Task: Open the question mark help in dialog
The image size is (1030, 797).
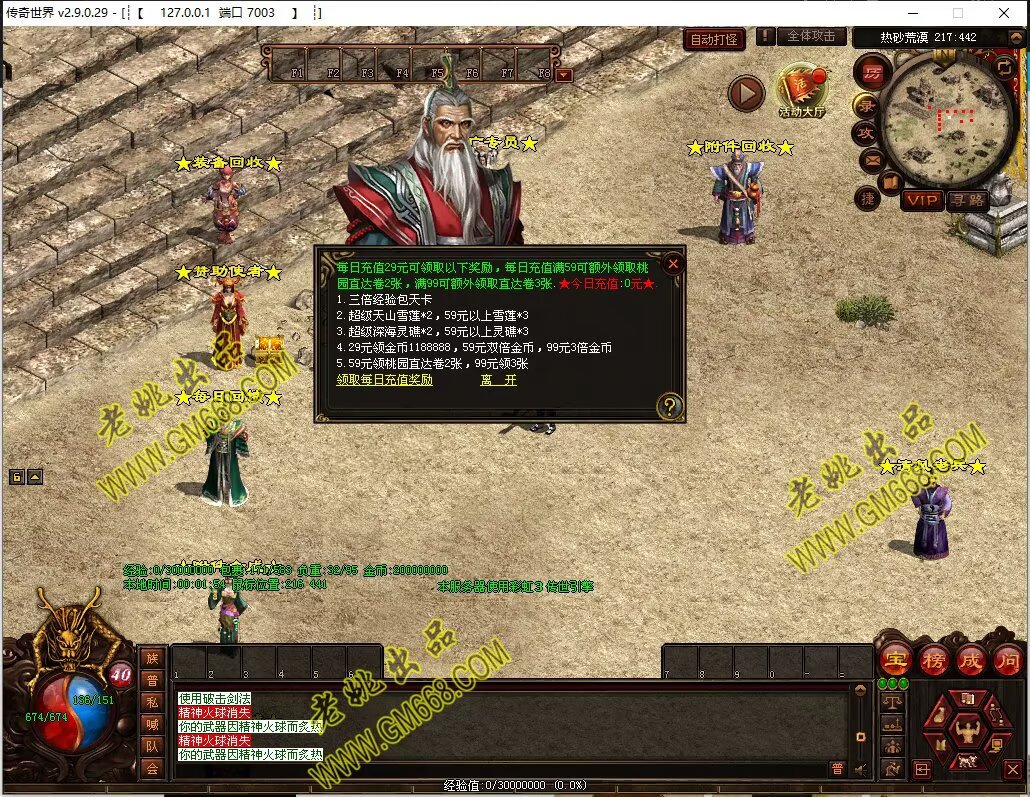Action: pyautogui.click(x=670, y=406)
